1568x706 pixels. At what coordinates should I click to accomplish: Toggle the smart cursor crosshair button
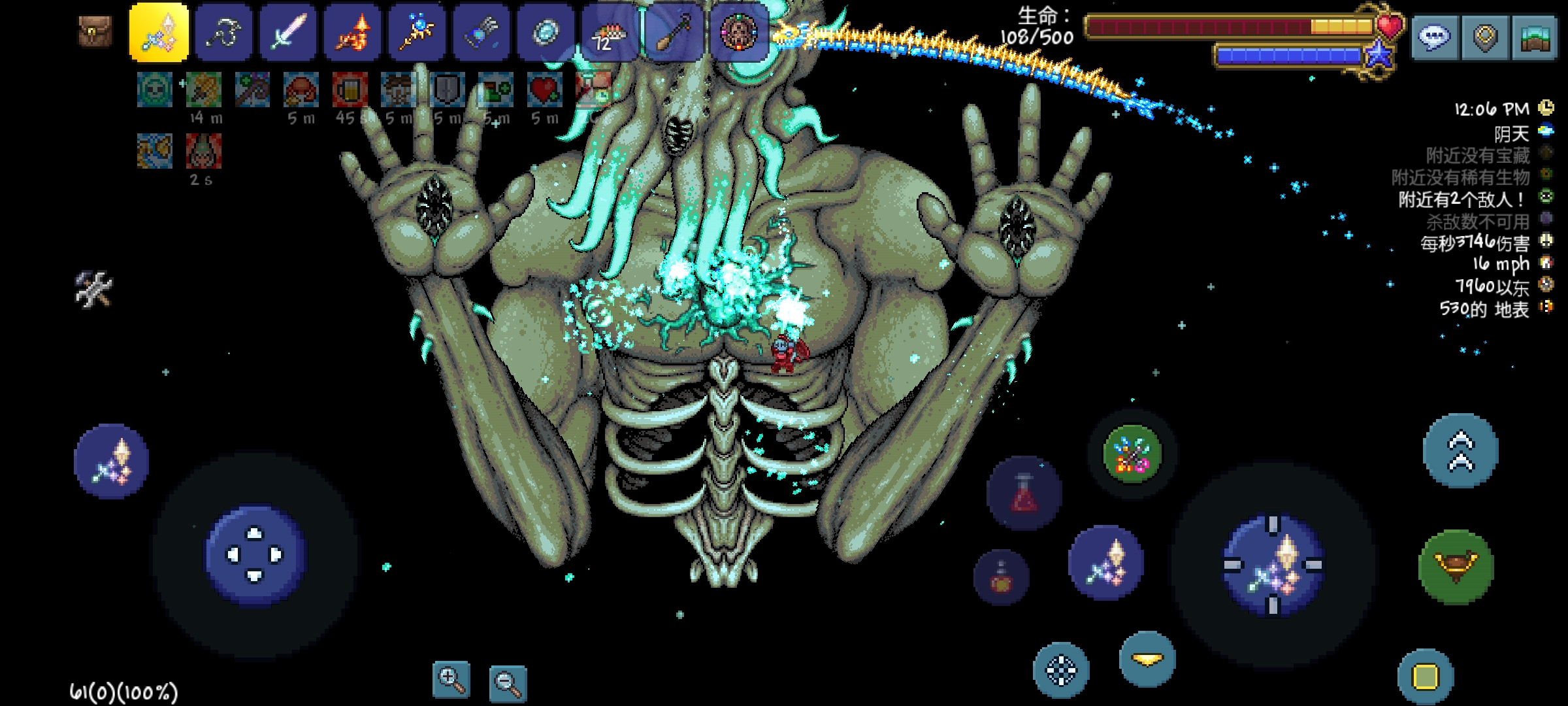point(1061,670)
